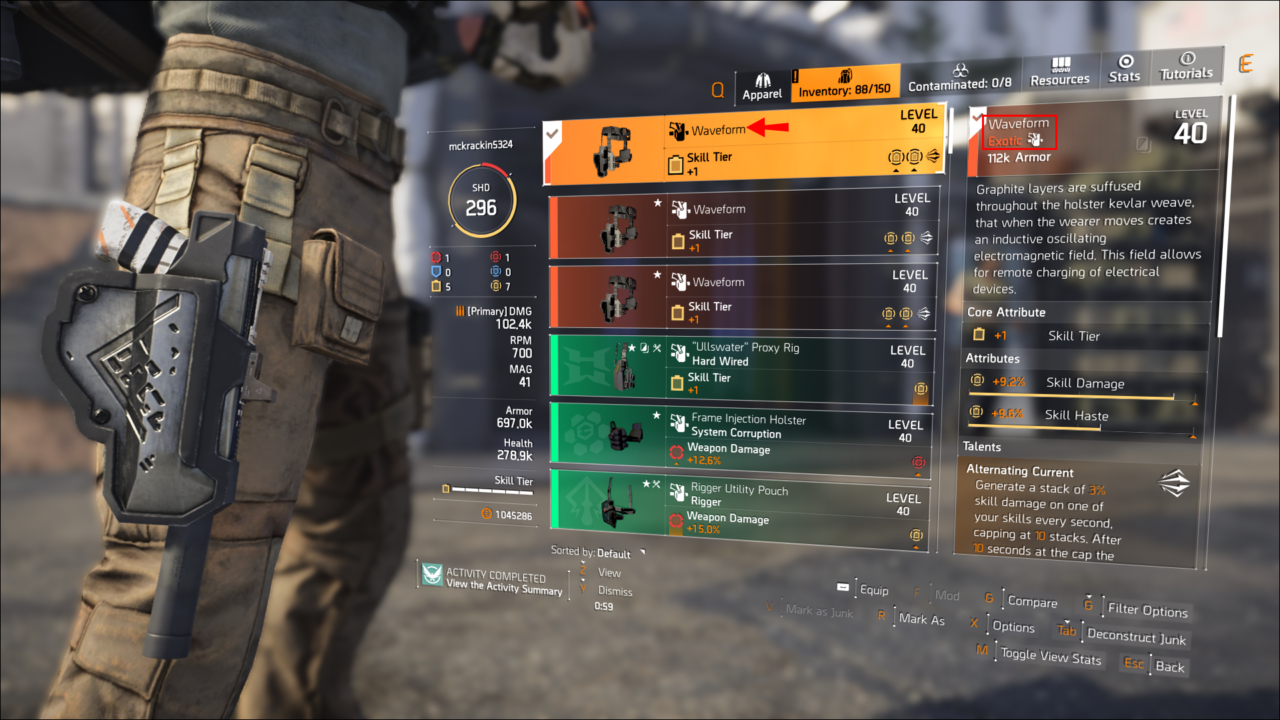View the Stats screen
This screenshot has width=1280, height=720.
(x=1124, y=72)
